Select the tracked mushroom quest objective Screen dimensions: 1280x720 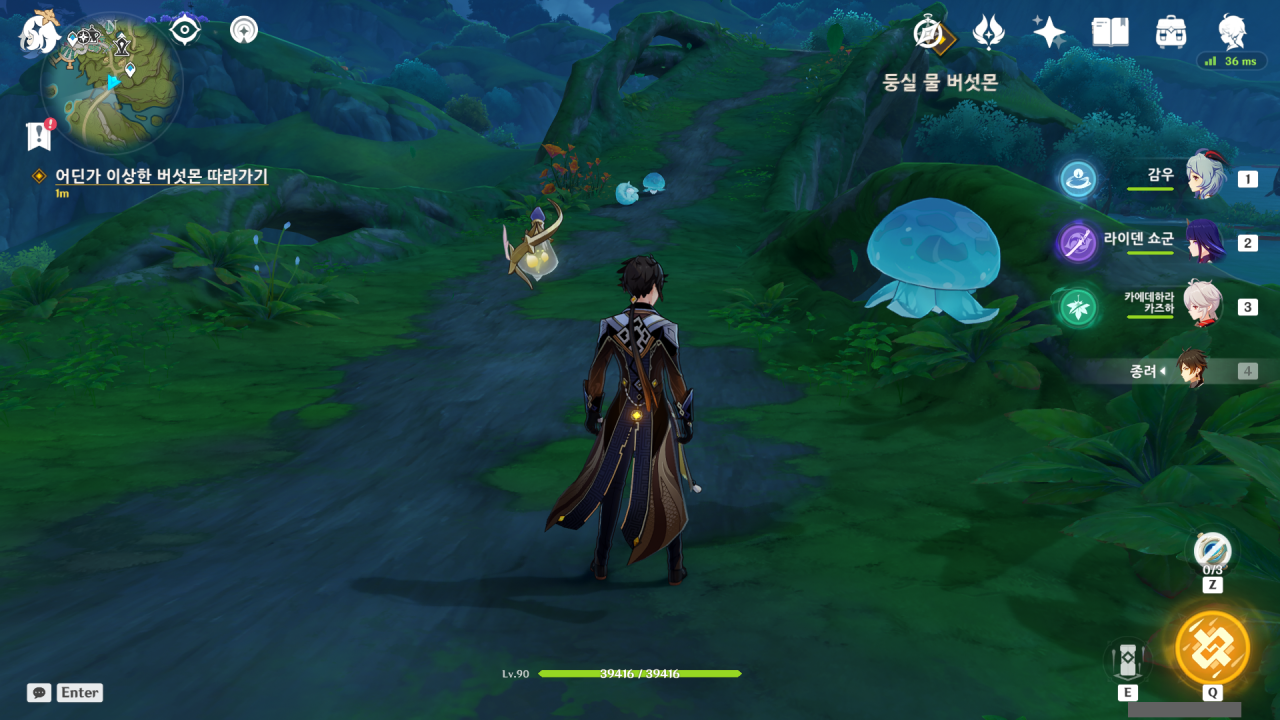[160, 177]
